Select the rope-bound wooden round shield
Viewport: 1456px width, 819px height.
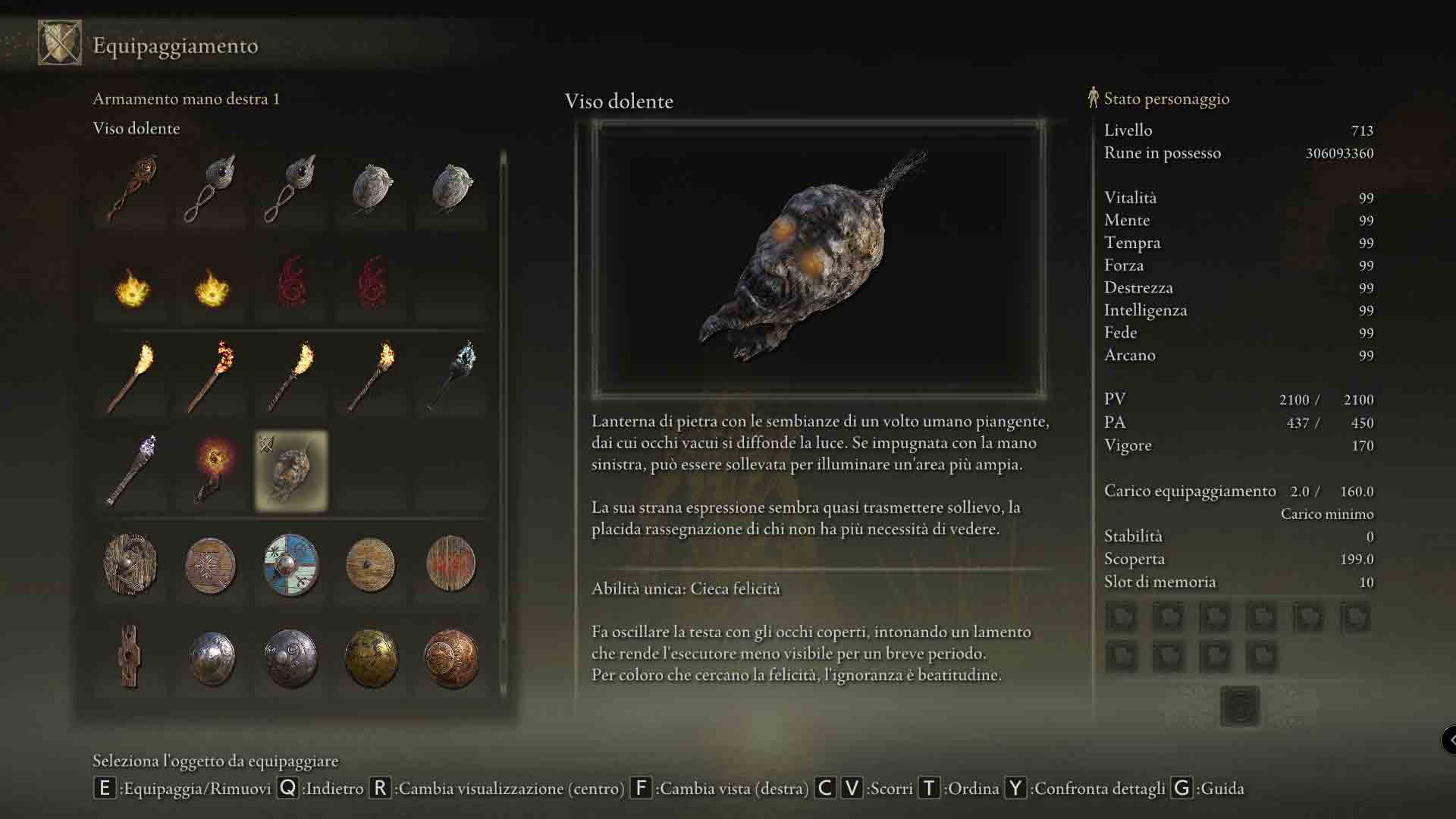coord(130,565)
